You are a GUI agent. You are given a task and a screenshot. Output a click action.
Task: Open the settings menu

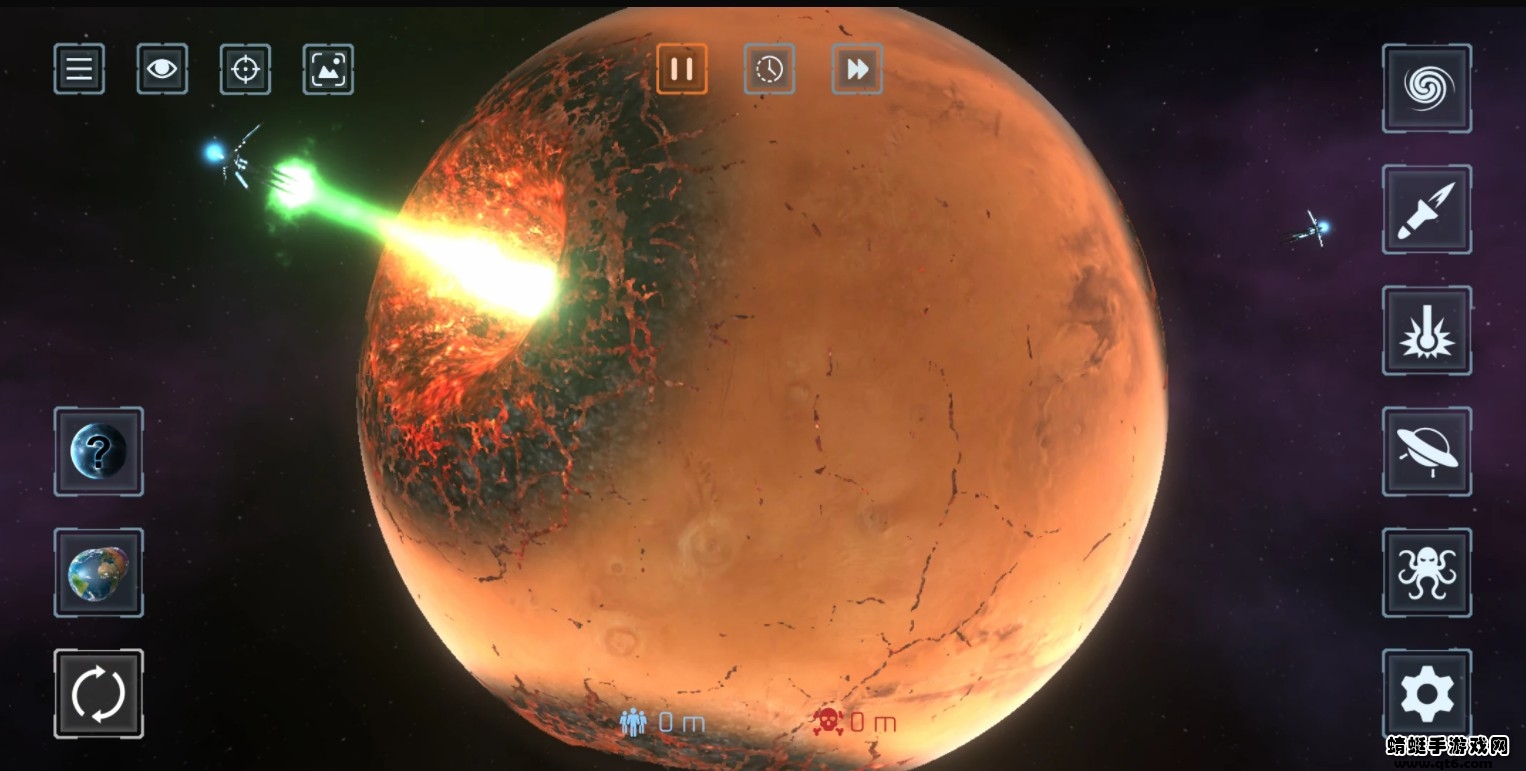(x=1427, y=693)
